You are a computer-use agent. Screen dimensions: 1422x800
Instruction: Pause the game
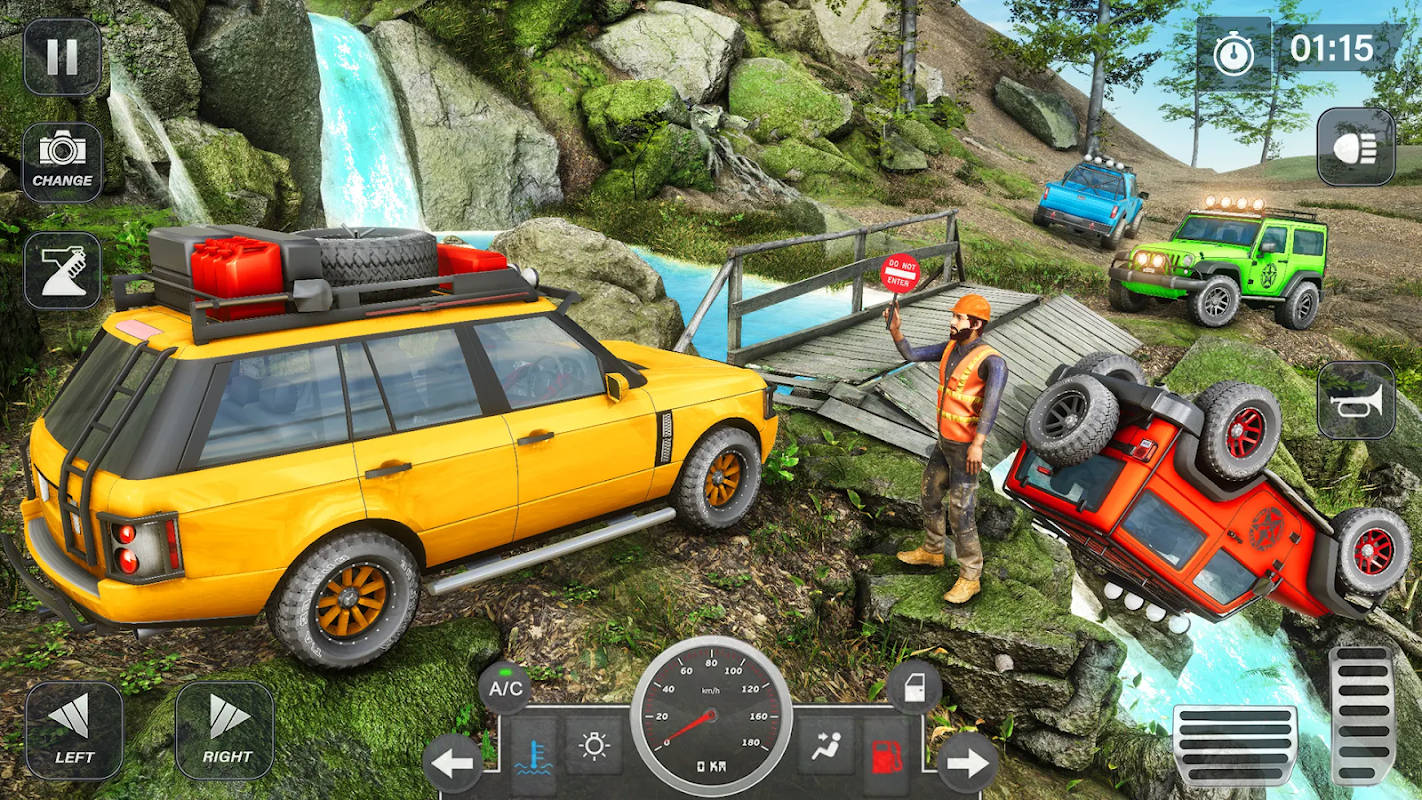[x=62, y=57]
